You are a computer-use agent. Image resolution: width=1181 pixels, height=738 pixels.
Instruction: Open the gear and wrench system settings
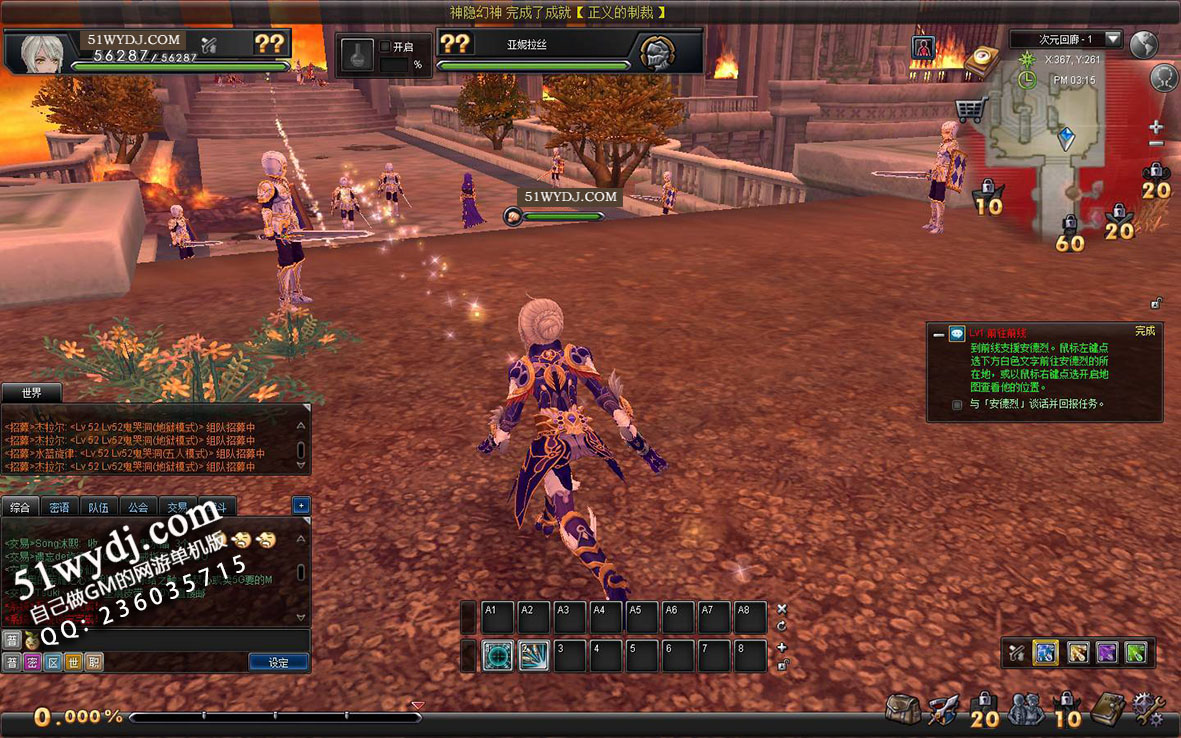1147,709
